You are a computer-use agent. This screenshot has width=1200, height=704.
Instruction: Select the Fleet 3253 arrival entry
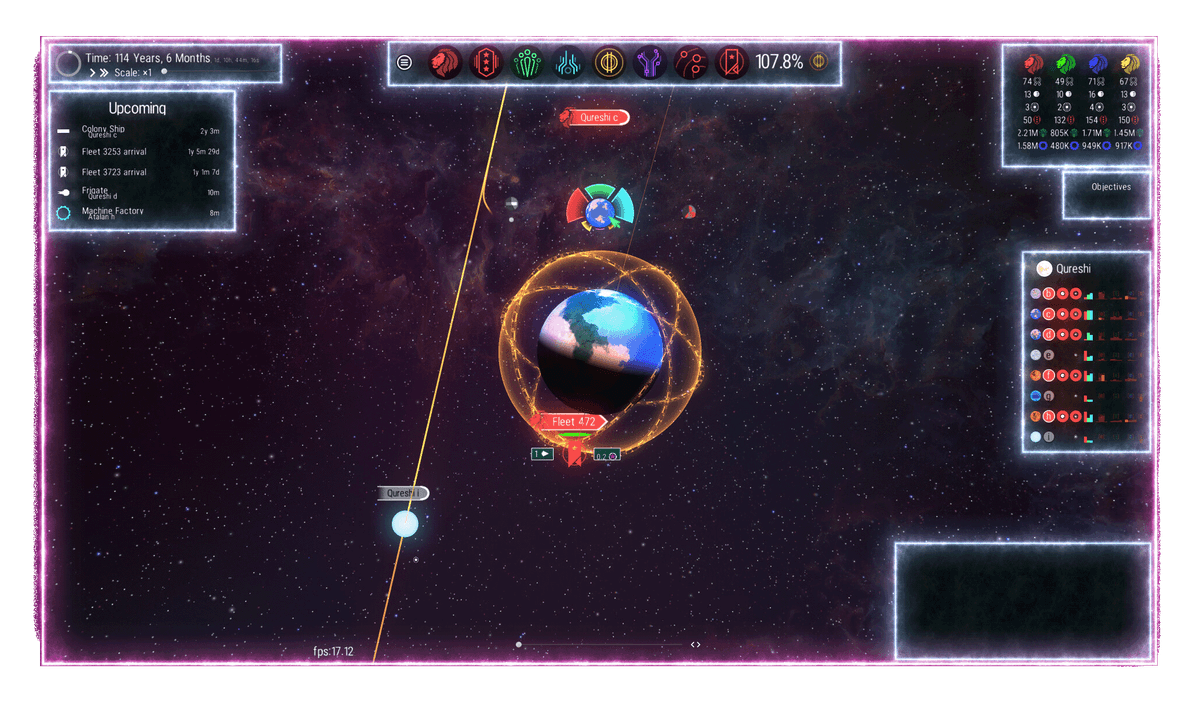140,152
